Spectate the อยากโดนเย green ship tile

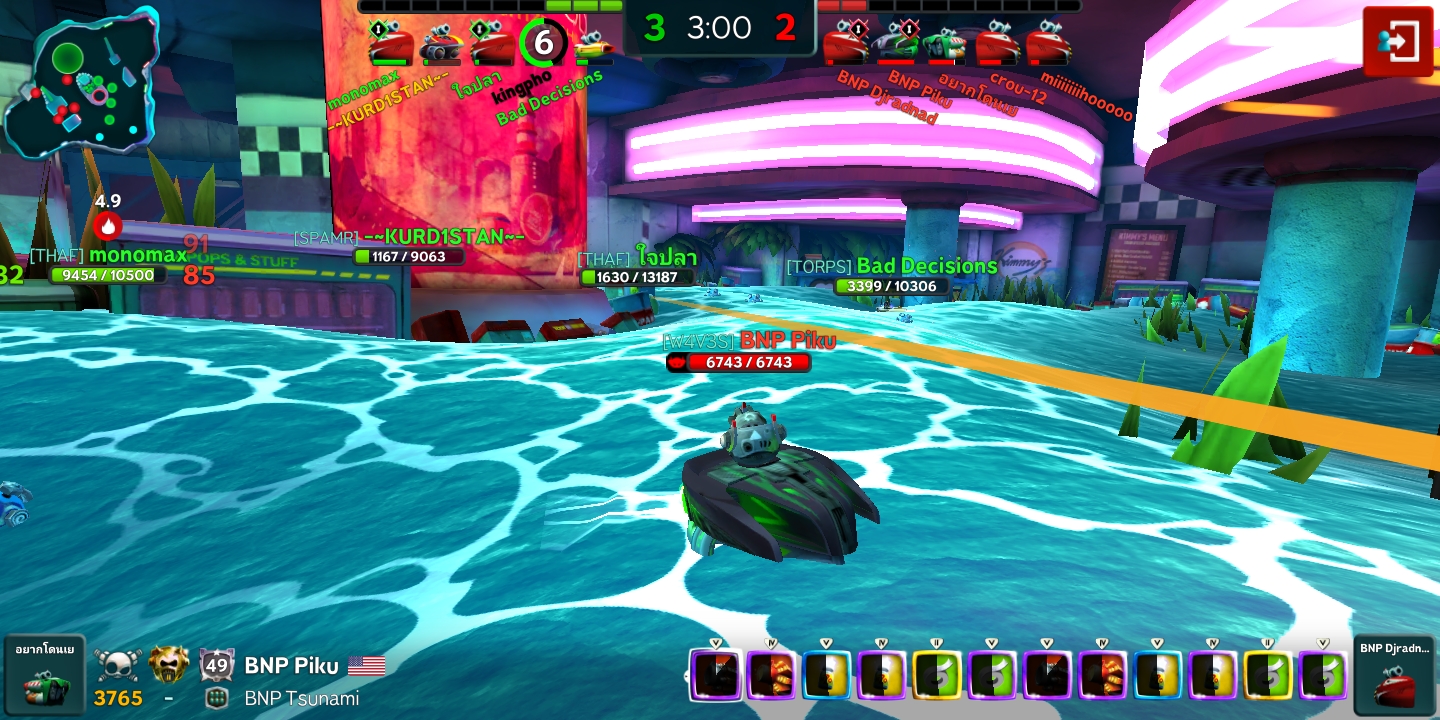pyautogui.click(x=44, y=675)
